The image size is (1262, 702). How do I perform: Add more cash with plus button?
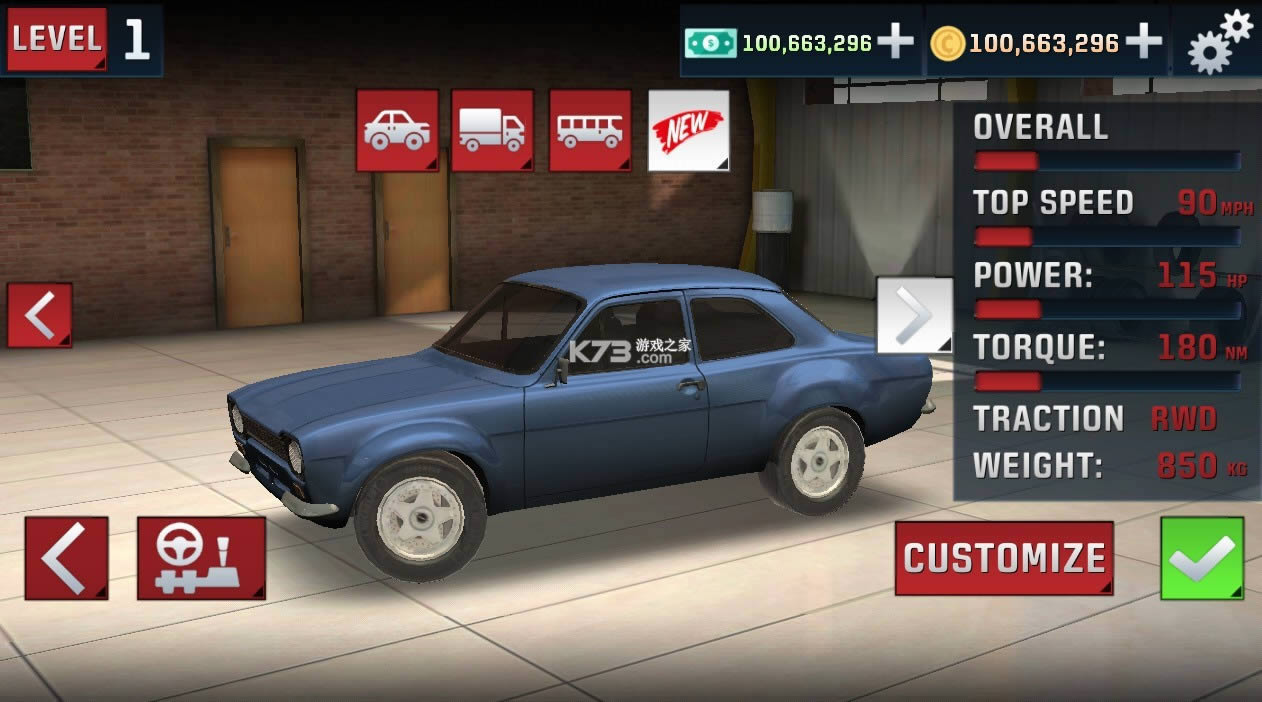895,42
